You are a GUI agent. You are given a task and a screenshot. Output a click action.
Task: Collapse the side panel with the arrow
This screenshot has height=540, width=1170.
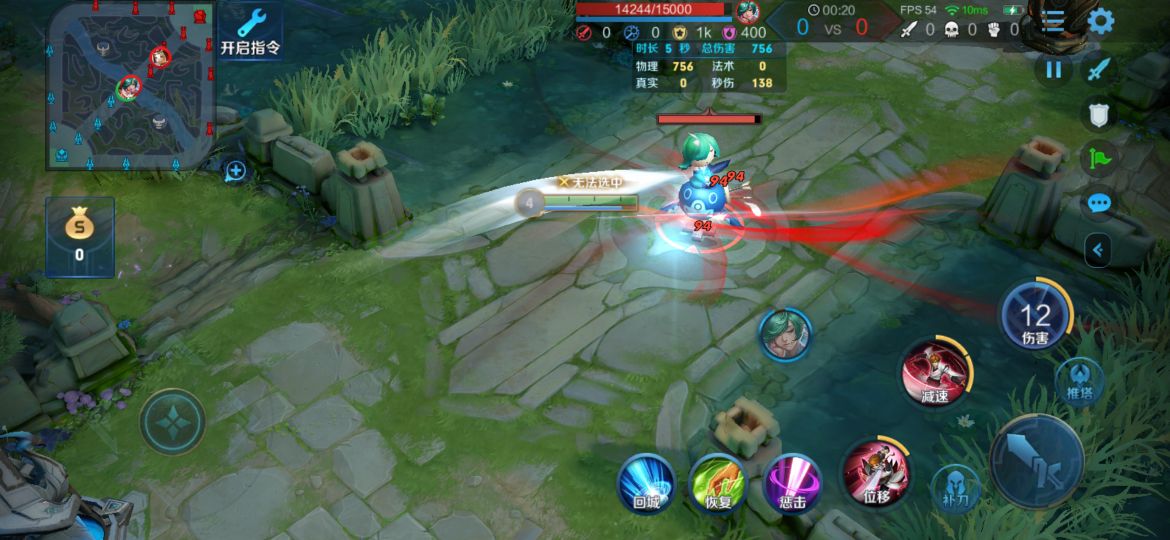(1098, 249)
